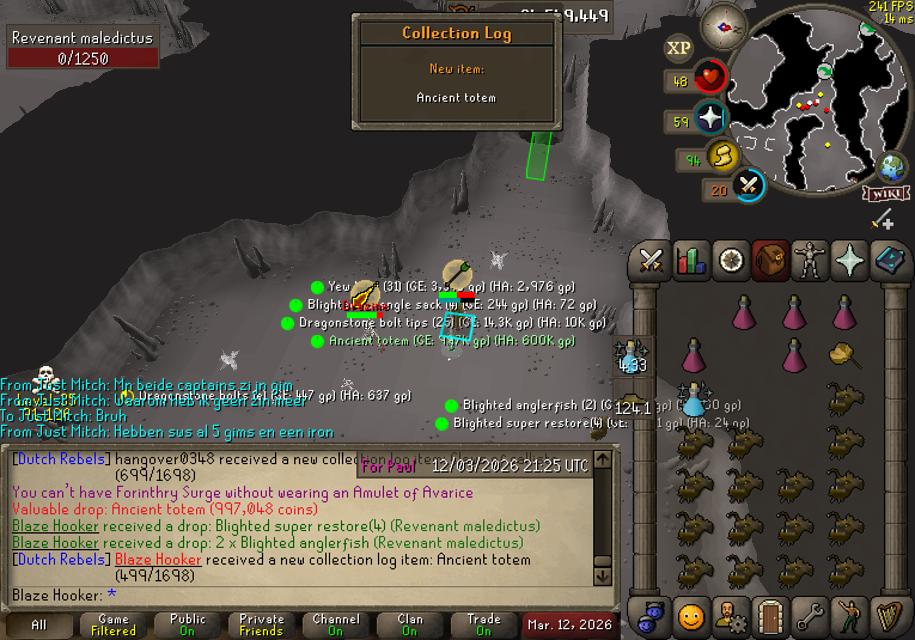Screen dimensions: 915x640
Task: Open the Combat Options tab
Action: click(x=652, y=261)
